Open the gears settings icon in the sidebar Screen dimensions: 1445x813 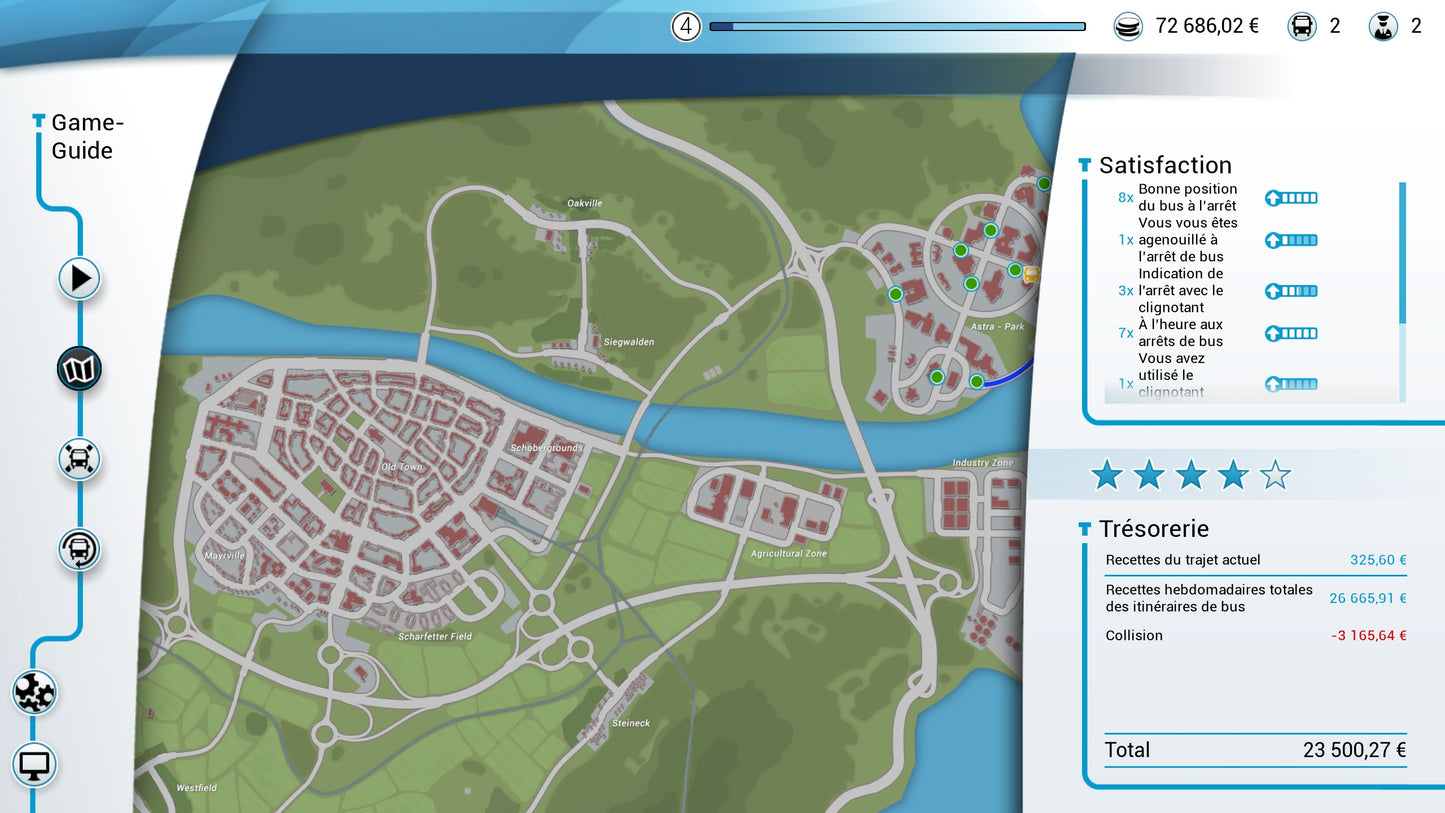(x=34, y=691)
